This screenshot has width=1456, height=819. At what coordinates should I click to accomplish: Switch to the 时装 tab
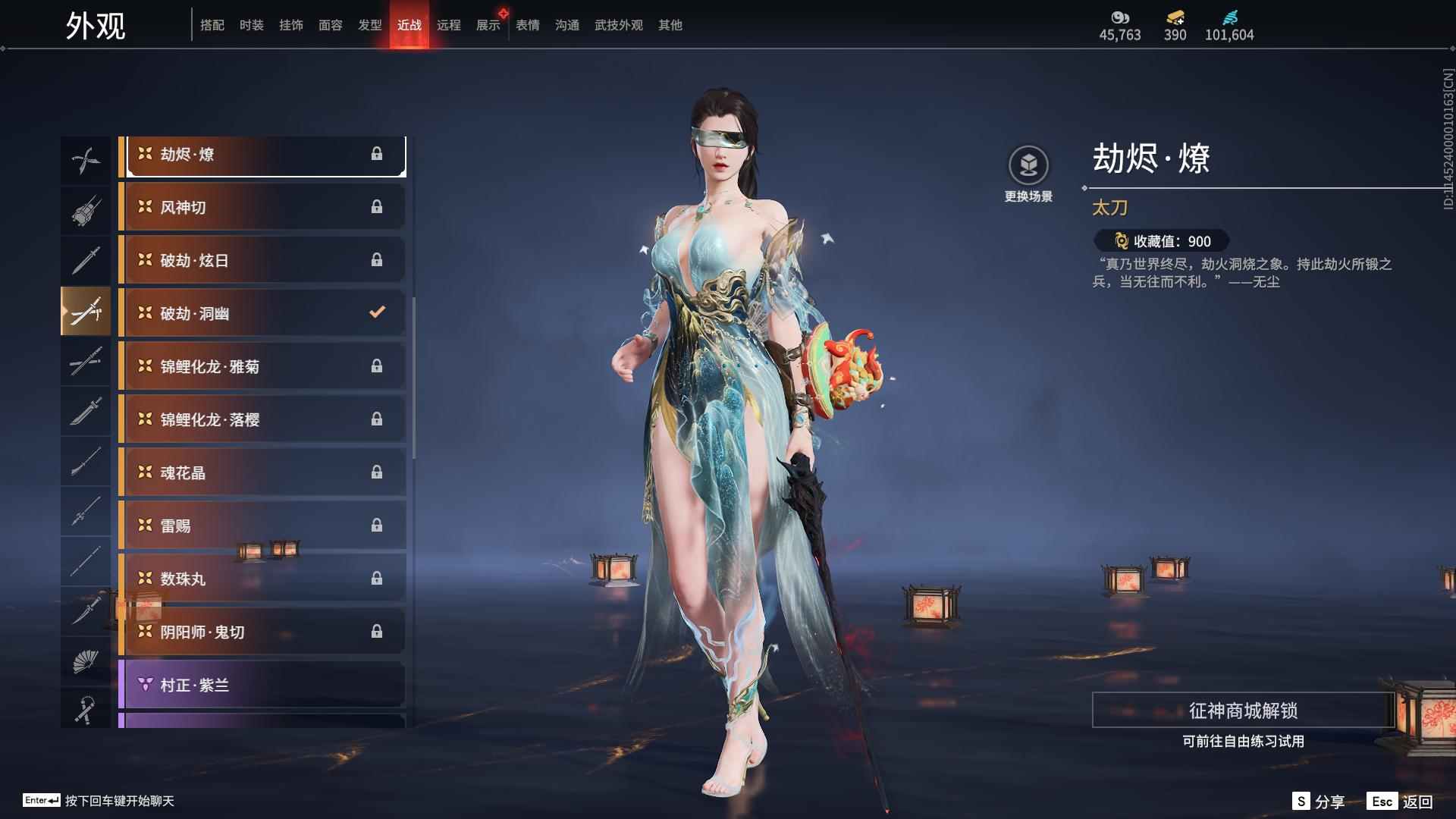coord(251,25)
